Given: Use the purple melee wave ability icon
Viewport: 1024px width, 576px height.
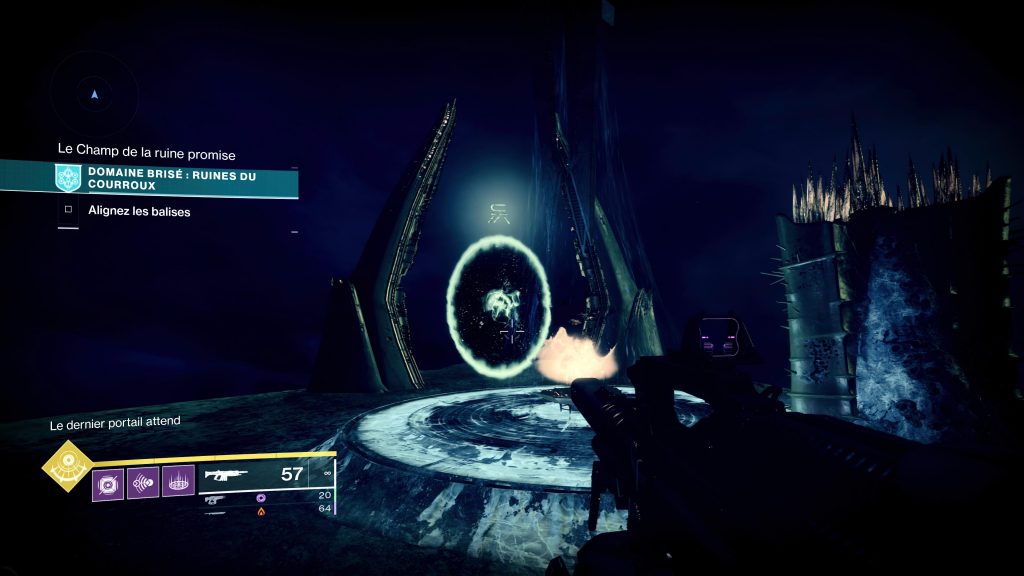Looking at the screenshot, I should click(143, 486).
